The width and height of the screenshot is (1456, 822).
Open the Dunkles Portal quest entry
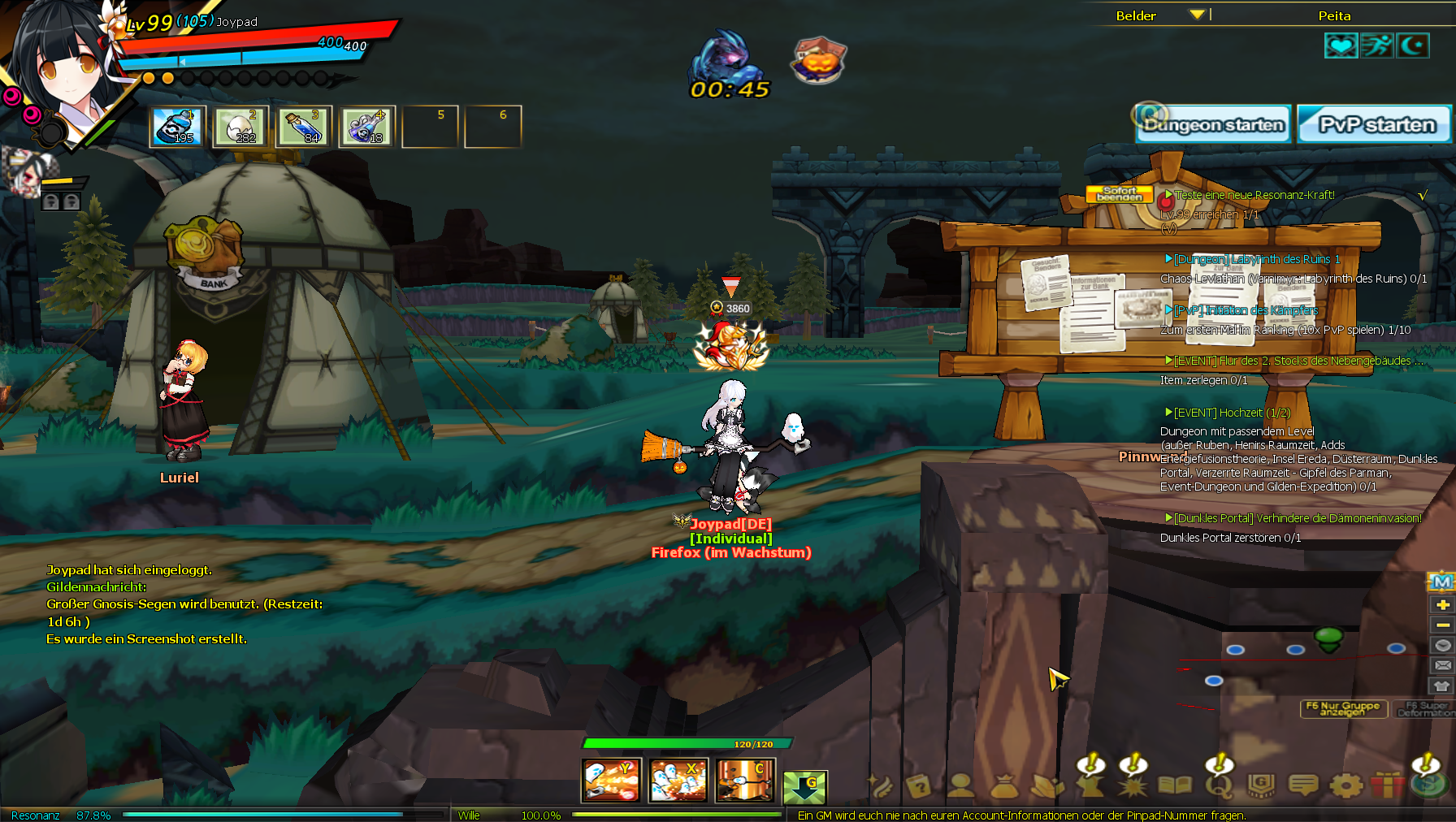[1297, 518]
